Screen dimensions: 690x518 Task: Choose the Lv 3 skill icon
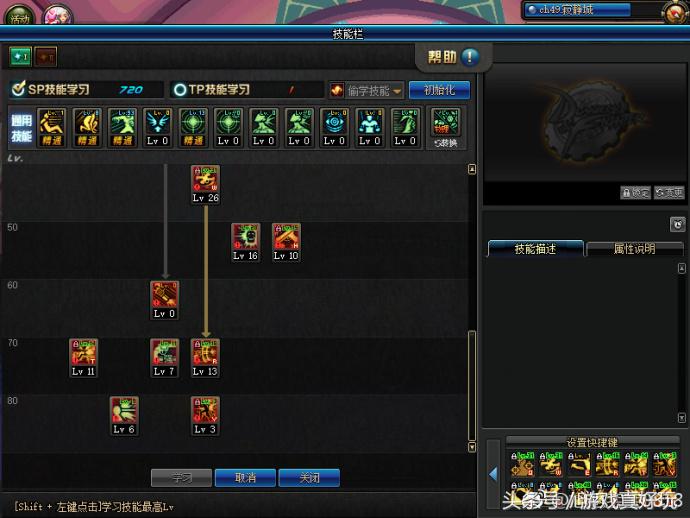pos(205,411)
